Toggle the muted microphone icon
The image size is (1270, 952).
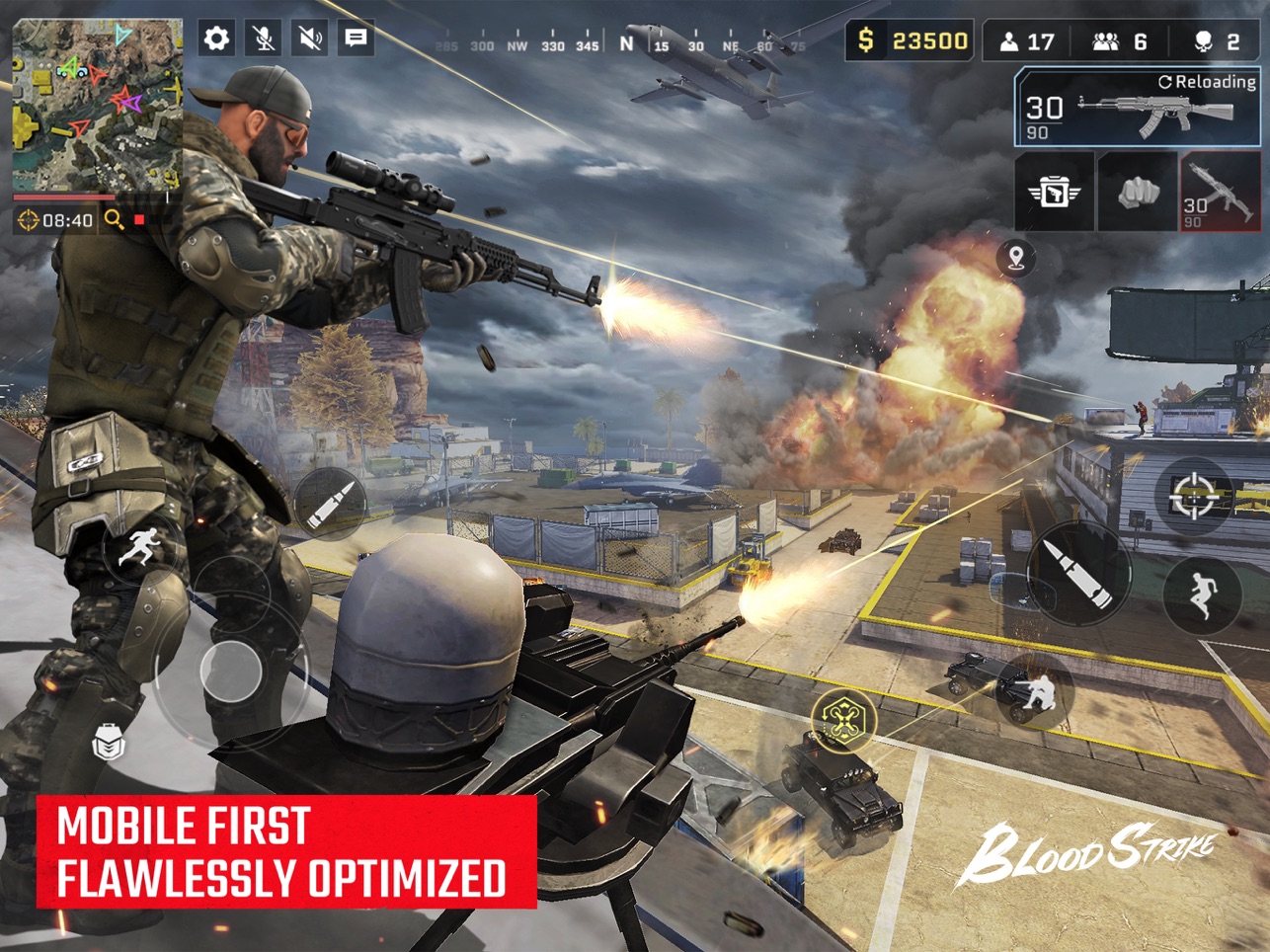point(264,39)
